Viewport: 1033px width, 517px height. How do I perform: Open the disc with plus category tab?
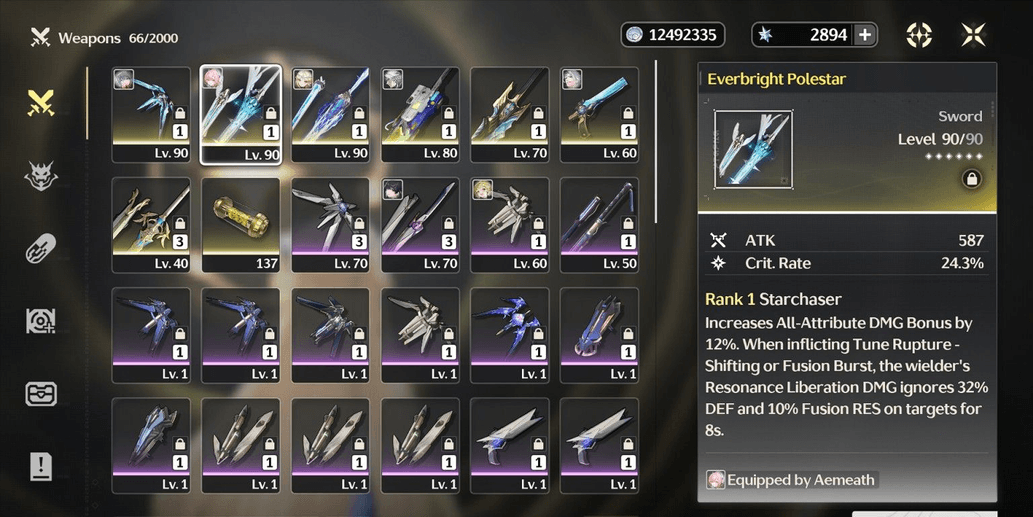40,321
